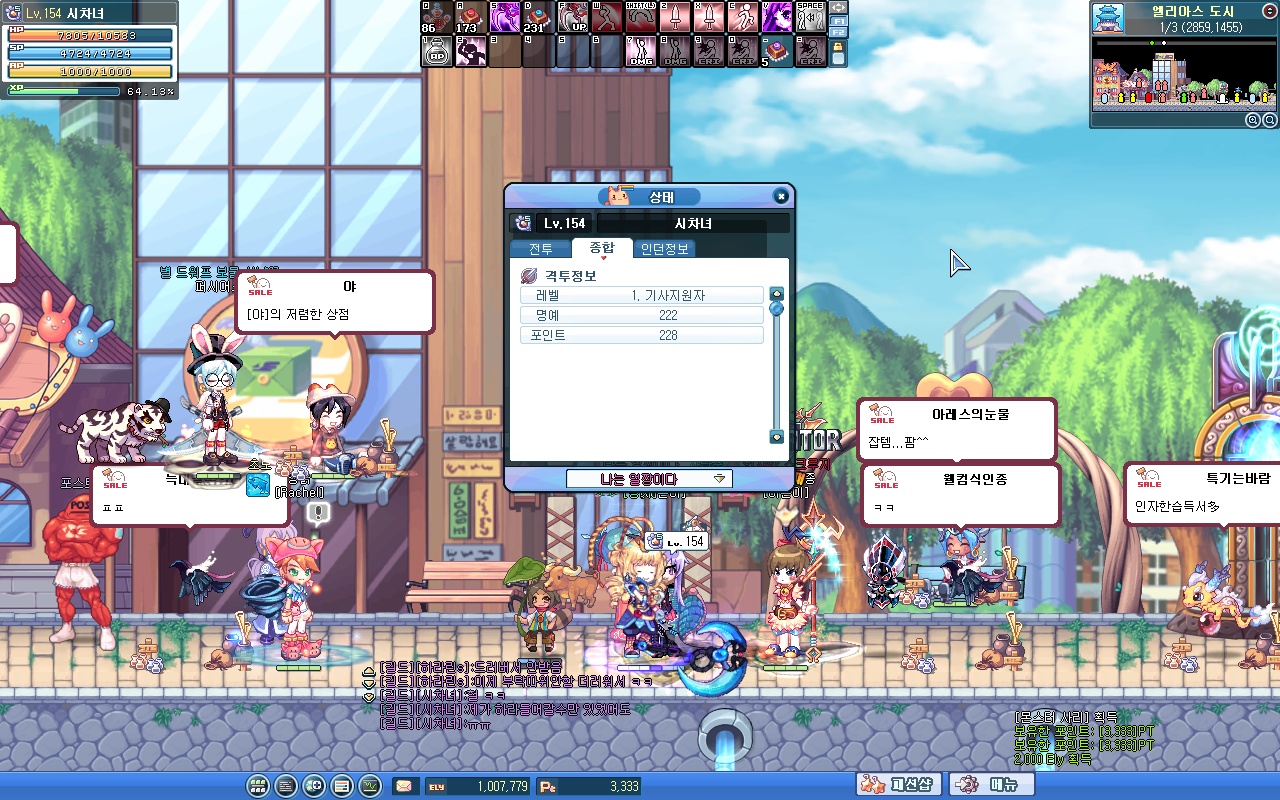The image size is (1280, 800).
Task: Activate the purple-haired girl skill on V
Action: 777,18
